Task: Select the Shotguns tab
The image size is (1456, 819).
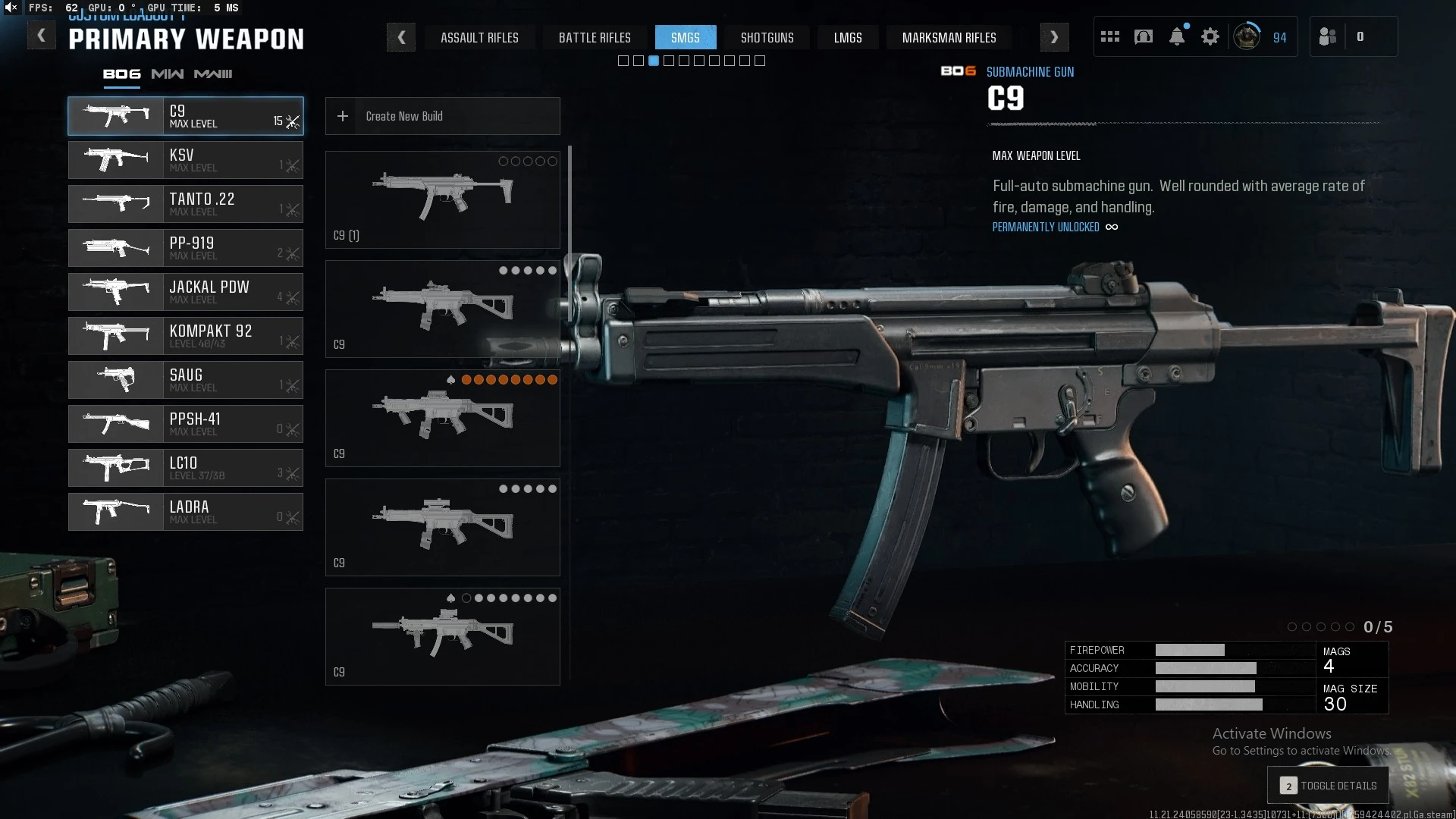Action: tap(767, 37)
